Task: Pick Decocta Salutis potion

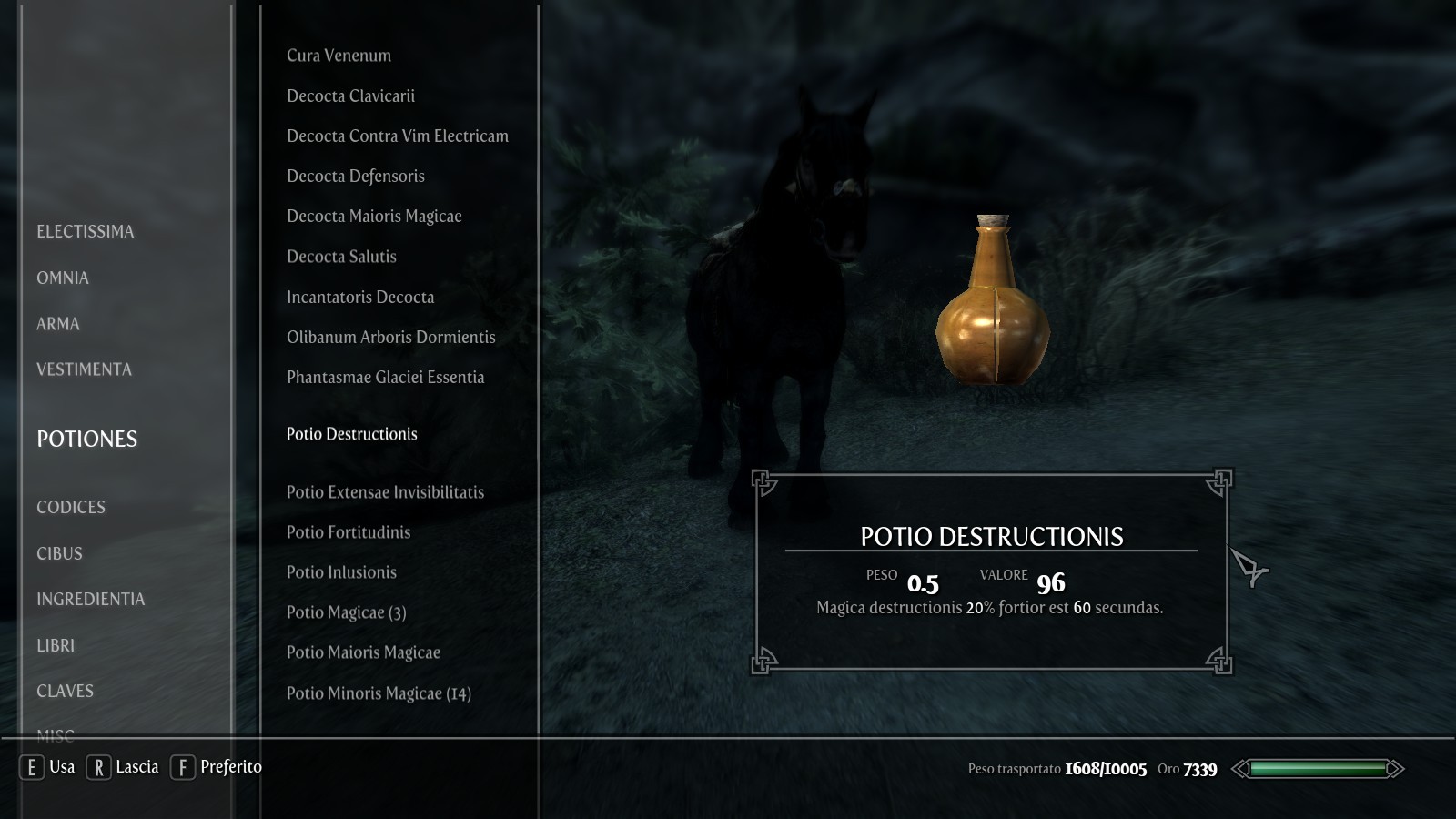Action: [341, 257]
